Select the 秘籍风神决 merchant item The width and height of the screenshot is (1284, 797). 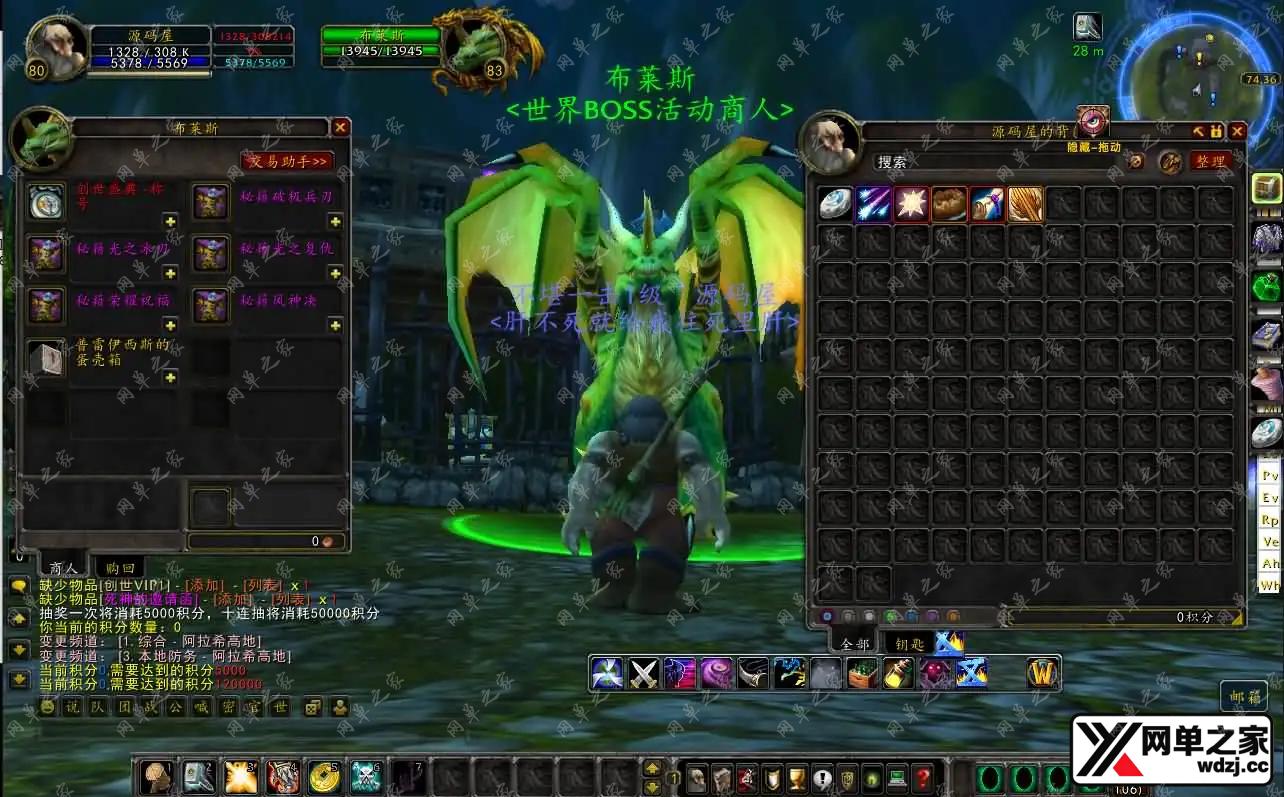(211, 305)
